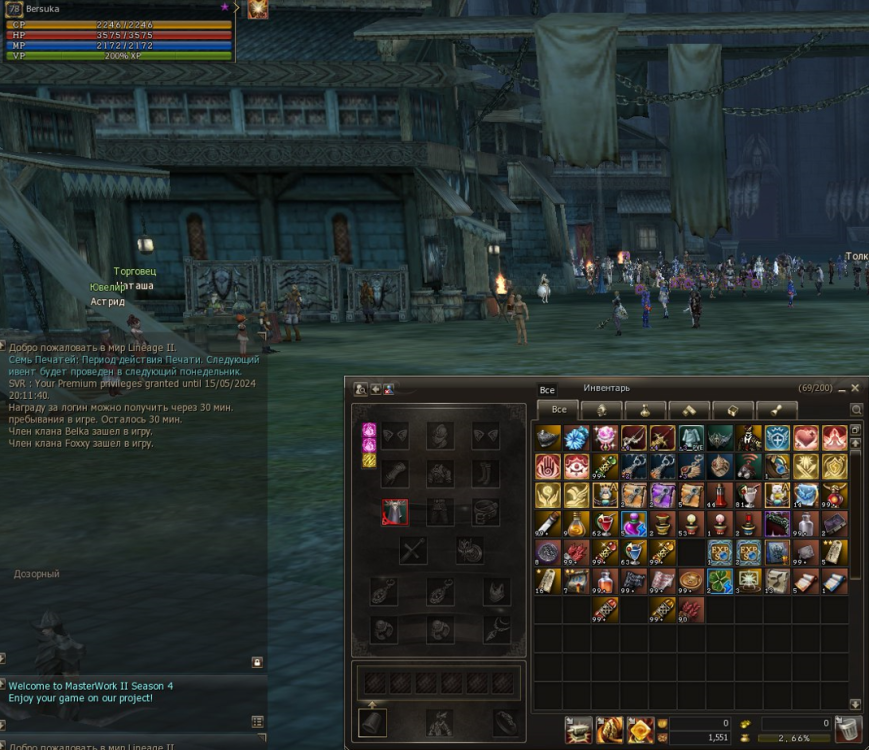869x750 pixels.
Task: Select the four-leaf clover item
Action: point(719,581)
